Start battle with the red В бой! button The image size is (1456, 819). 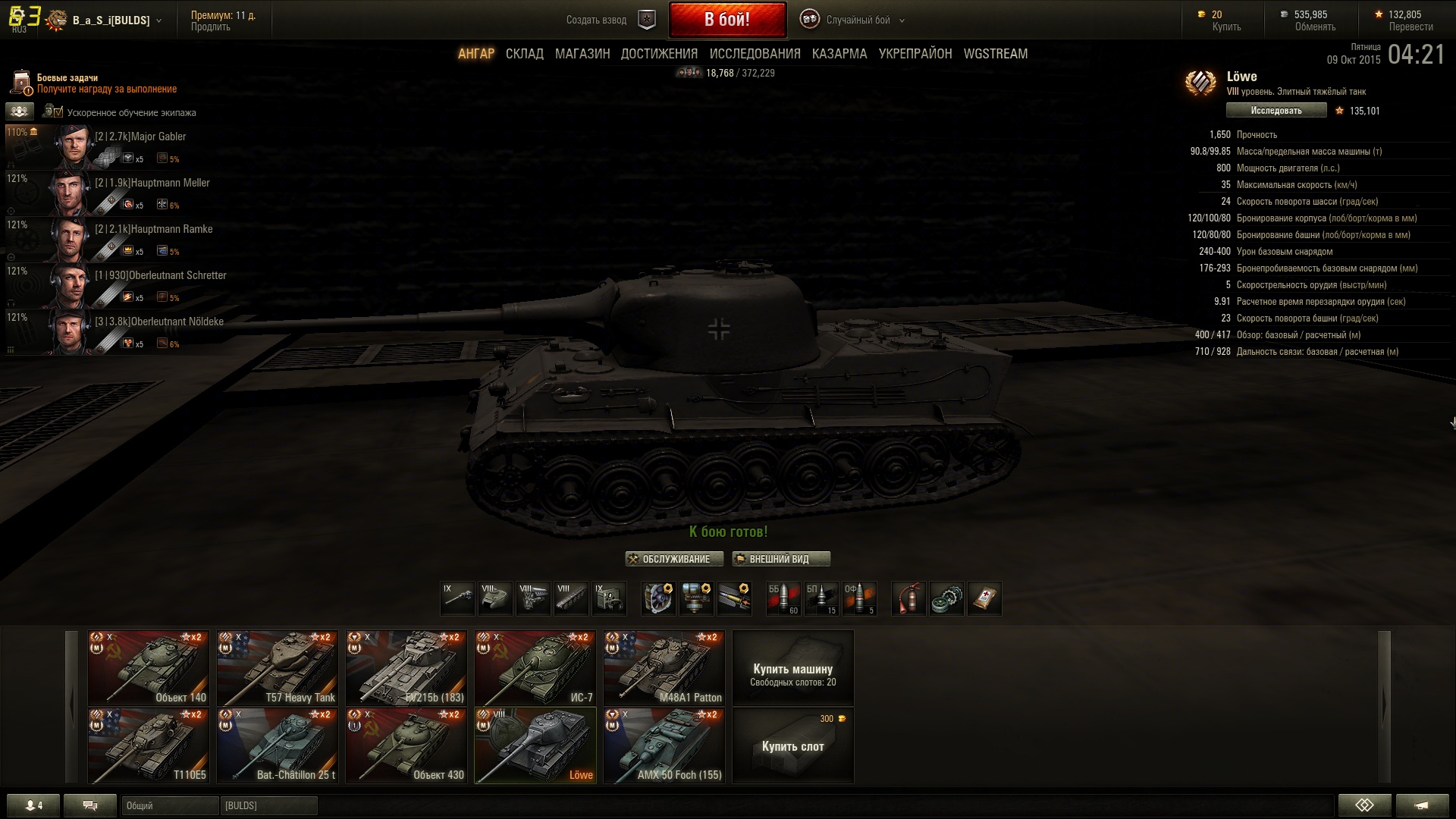tap(727, 20)
